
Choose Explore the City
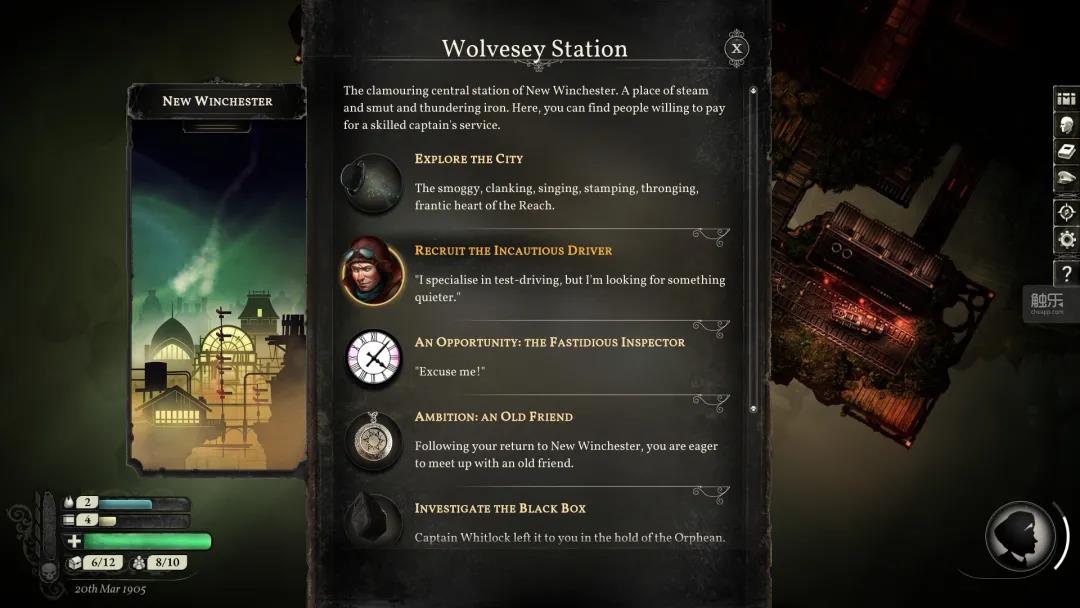pos(469,159)
